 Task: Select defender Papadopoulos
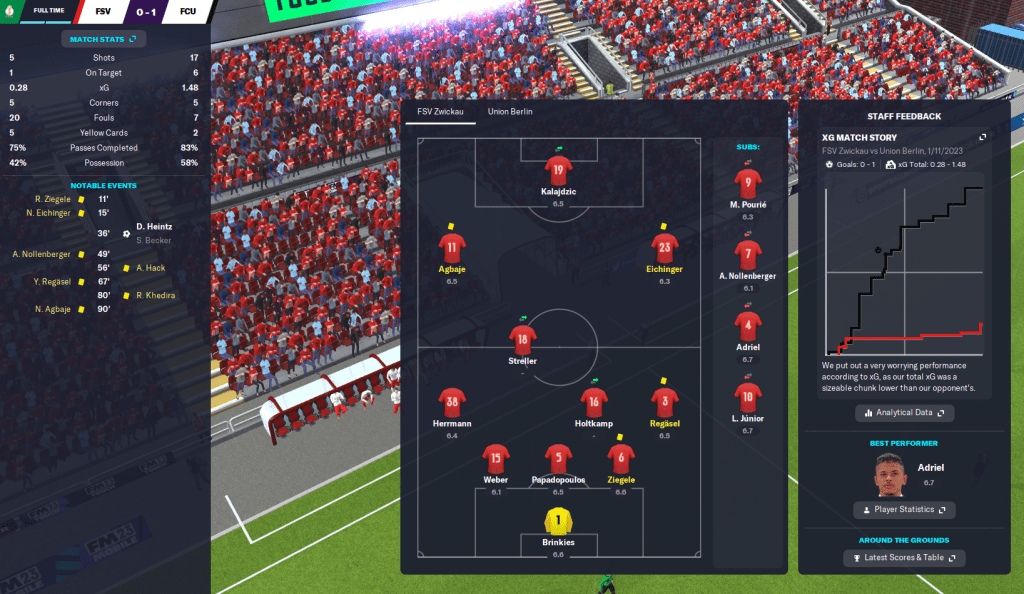pyautogui.click(x=557, y=459)
